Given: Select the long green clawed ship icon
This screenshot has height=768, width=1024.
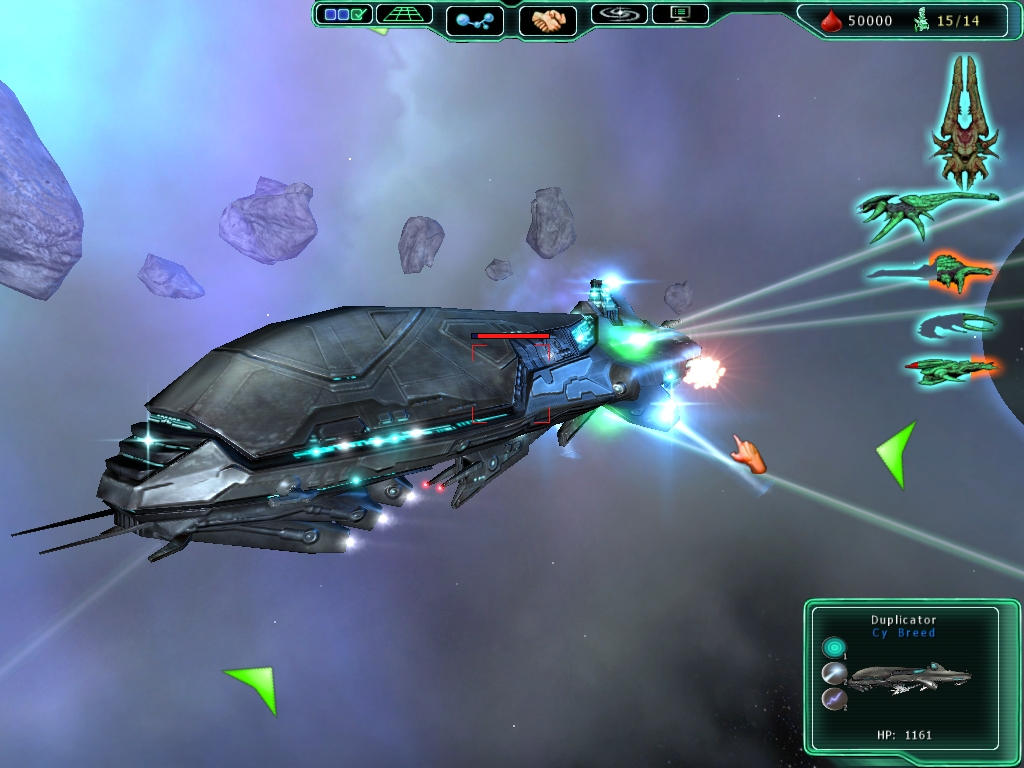Looking at the screenshot, I should click(x=925, y=212).
